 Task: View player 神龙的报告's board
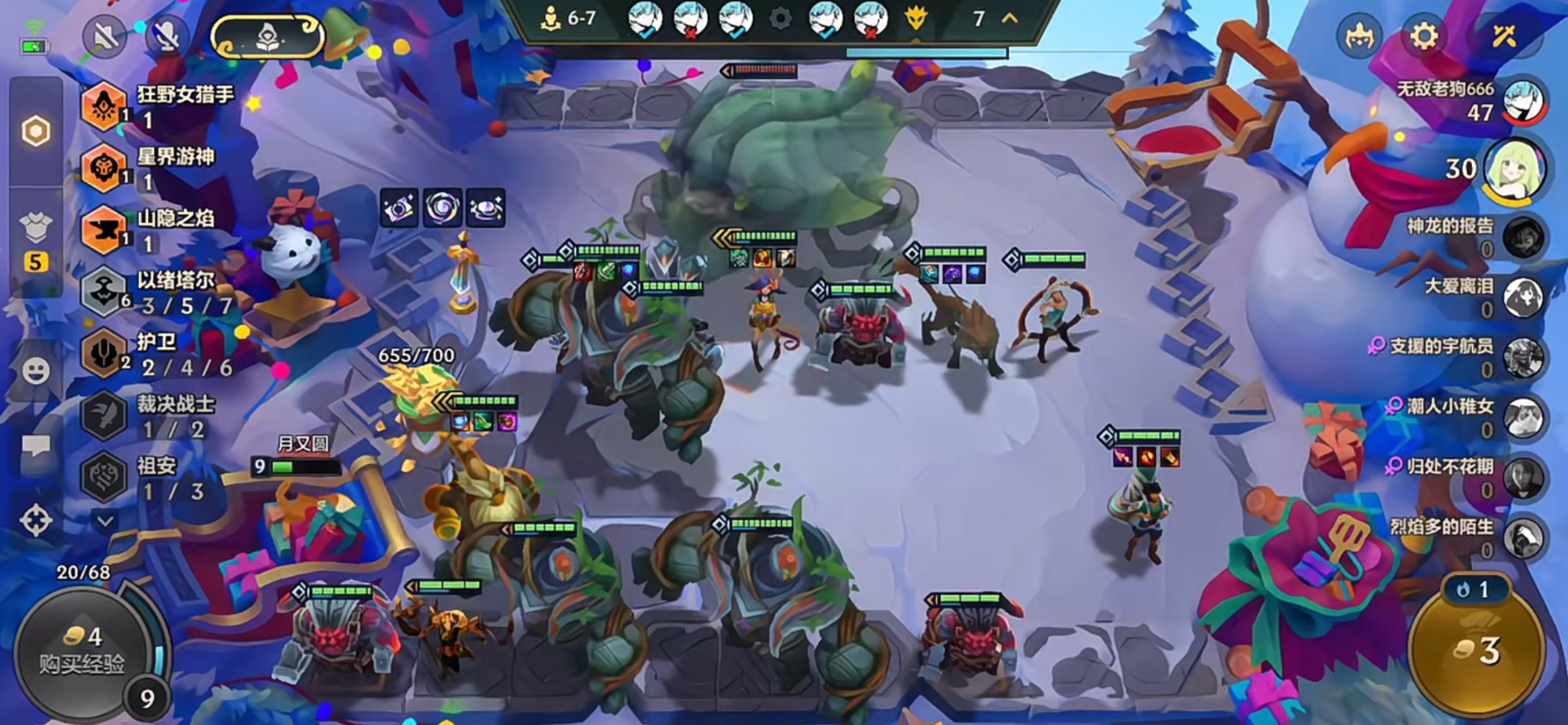click(x=1524, y=237)
